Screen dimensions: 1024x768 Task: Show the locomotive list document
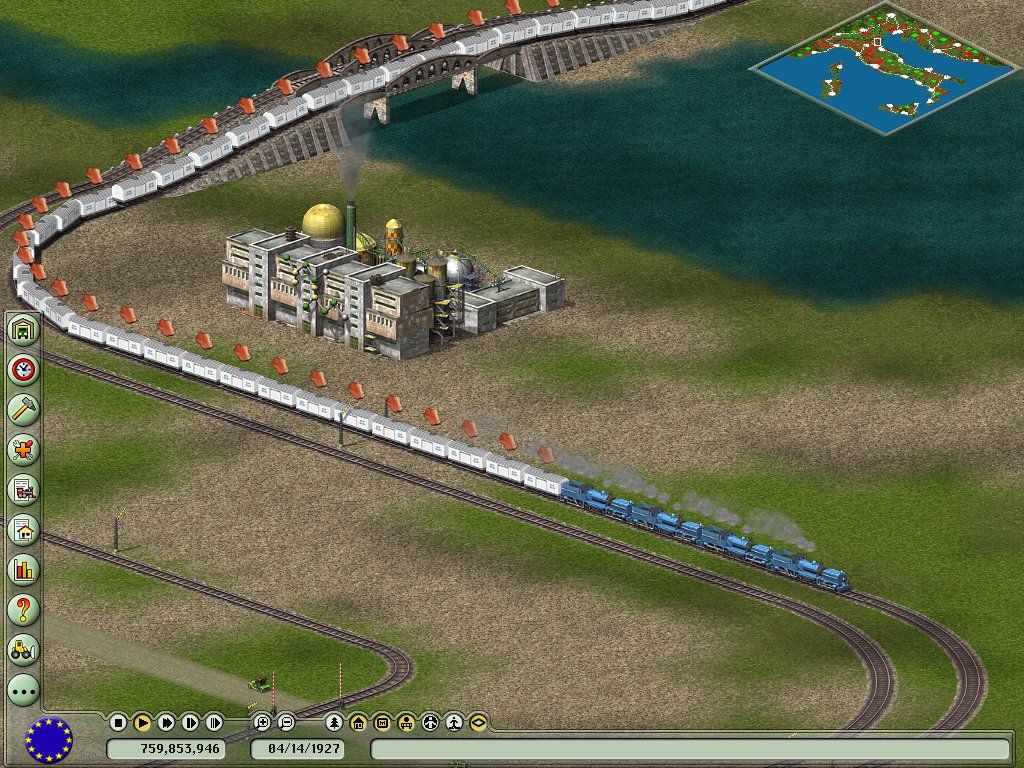pyautogui.click(x=23, y=489)
